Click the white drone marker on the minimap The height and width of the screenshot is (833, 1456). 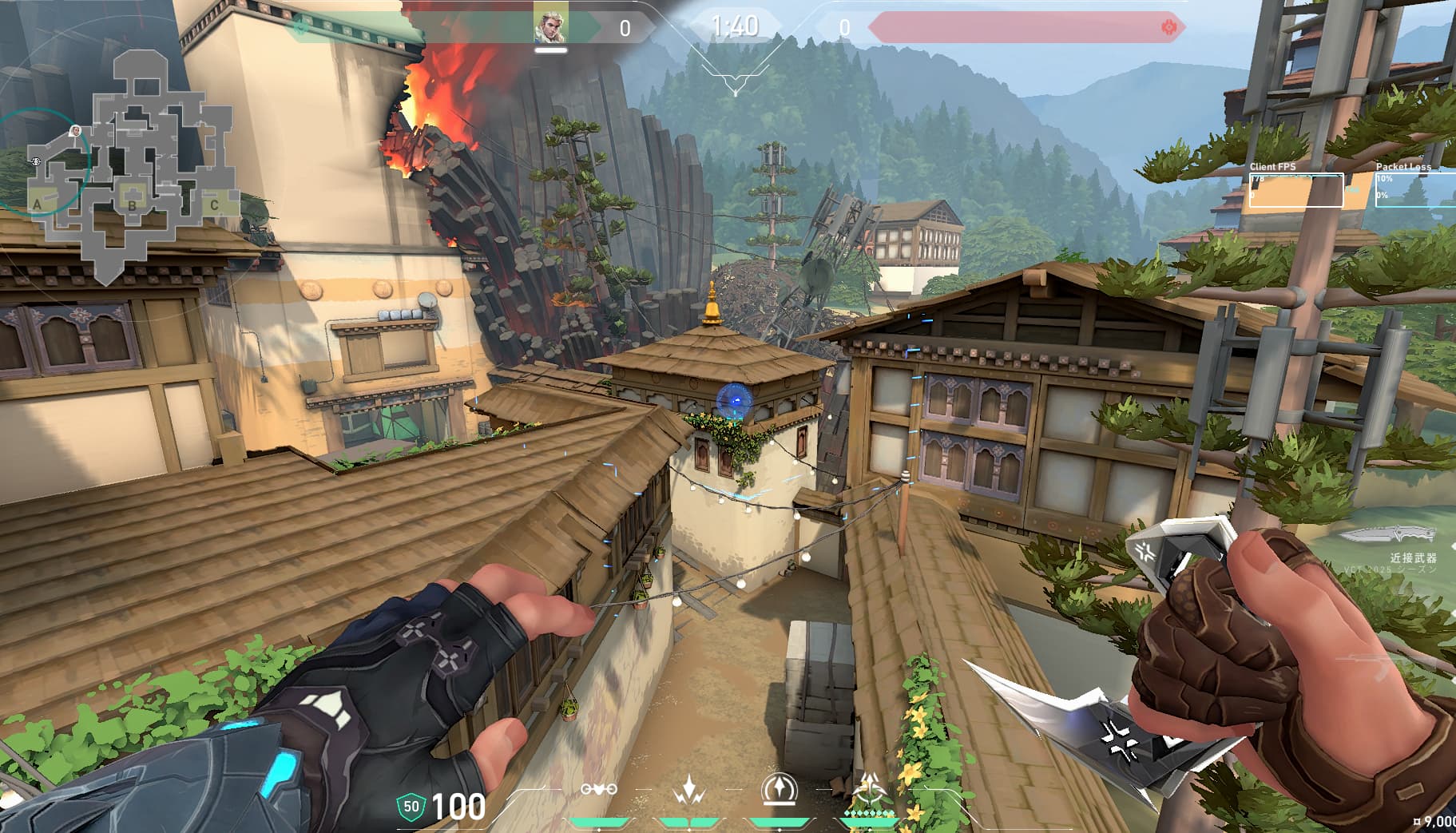pyautogui.click(x=36, y=161)
